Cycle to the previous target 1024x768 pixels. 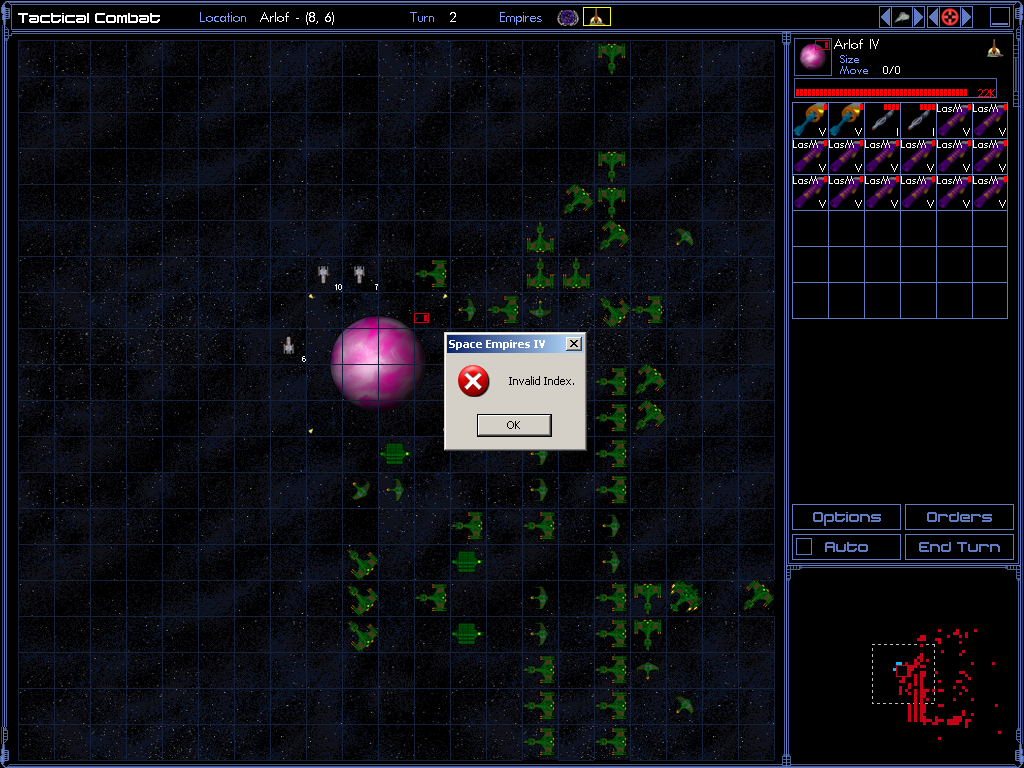tap(933, 17)
